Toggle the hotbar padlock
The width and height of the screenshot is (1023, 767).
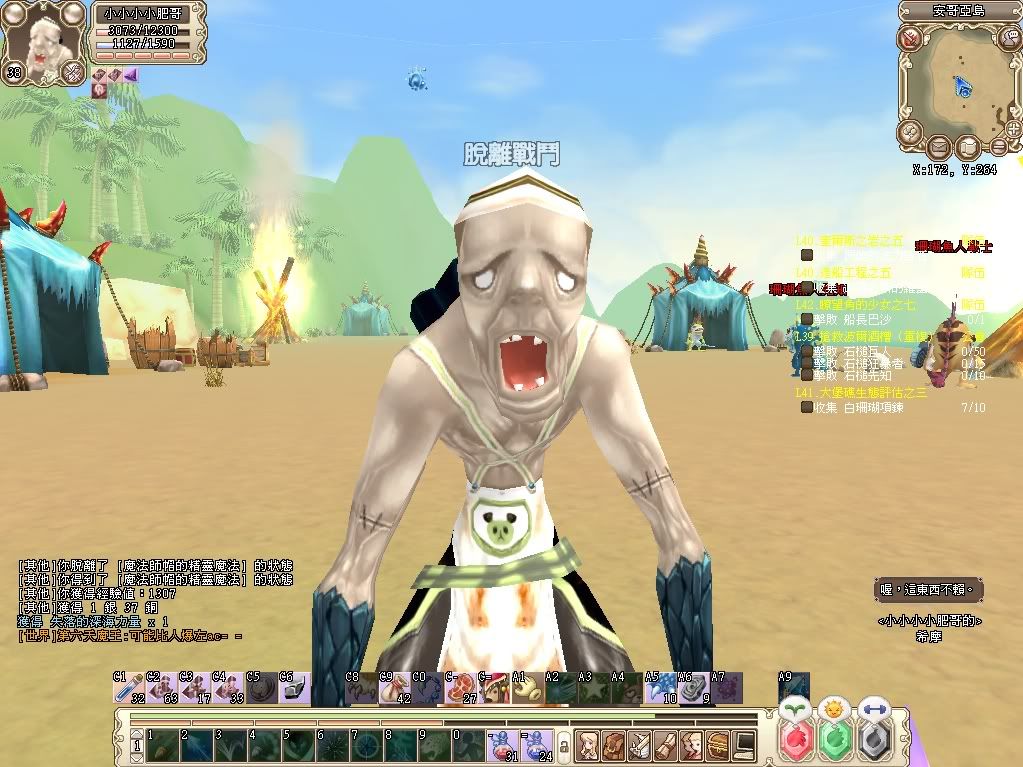coord(563,746)
